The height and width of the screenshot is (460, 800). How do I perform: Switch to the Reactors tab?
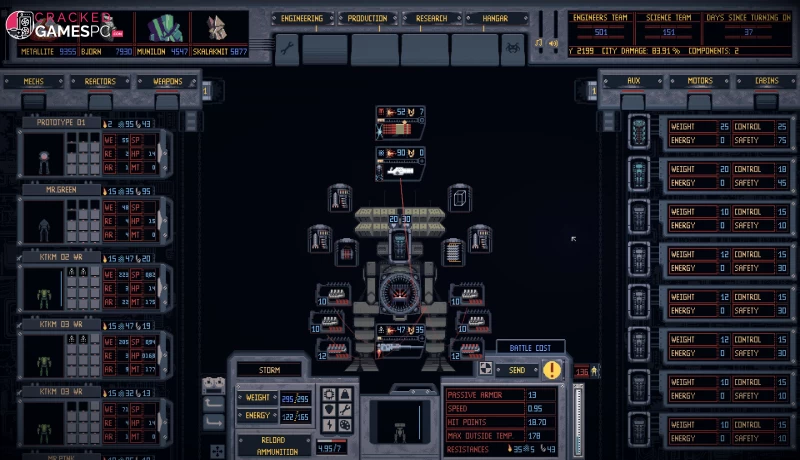[100, 82]
